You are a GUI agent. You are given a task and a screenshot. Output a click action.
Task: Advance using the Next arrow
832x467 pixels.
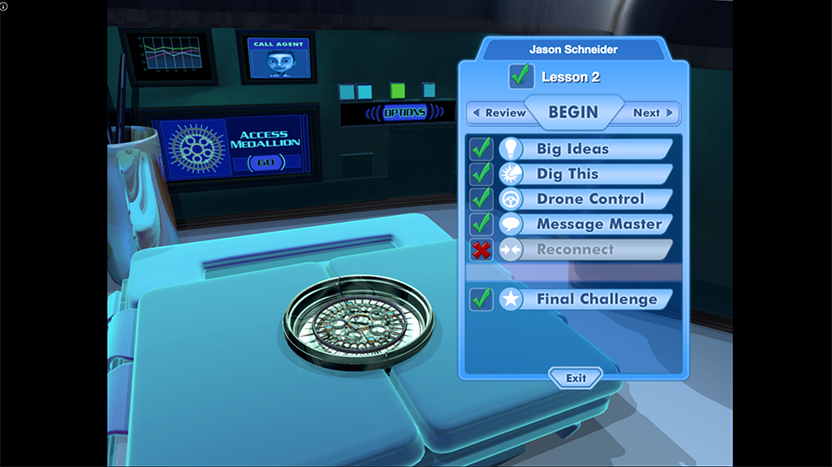(x=653, y=113)
